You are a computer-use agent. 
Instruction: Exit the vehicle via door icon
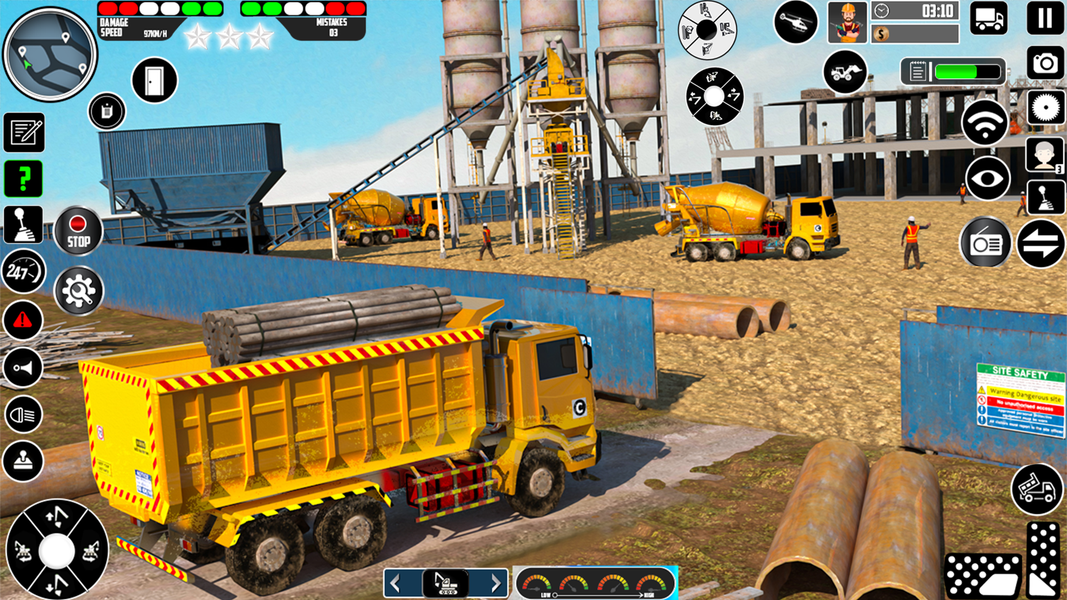click(154, 80)
